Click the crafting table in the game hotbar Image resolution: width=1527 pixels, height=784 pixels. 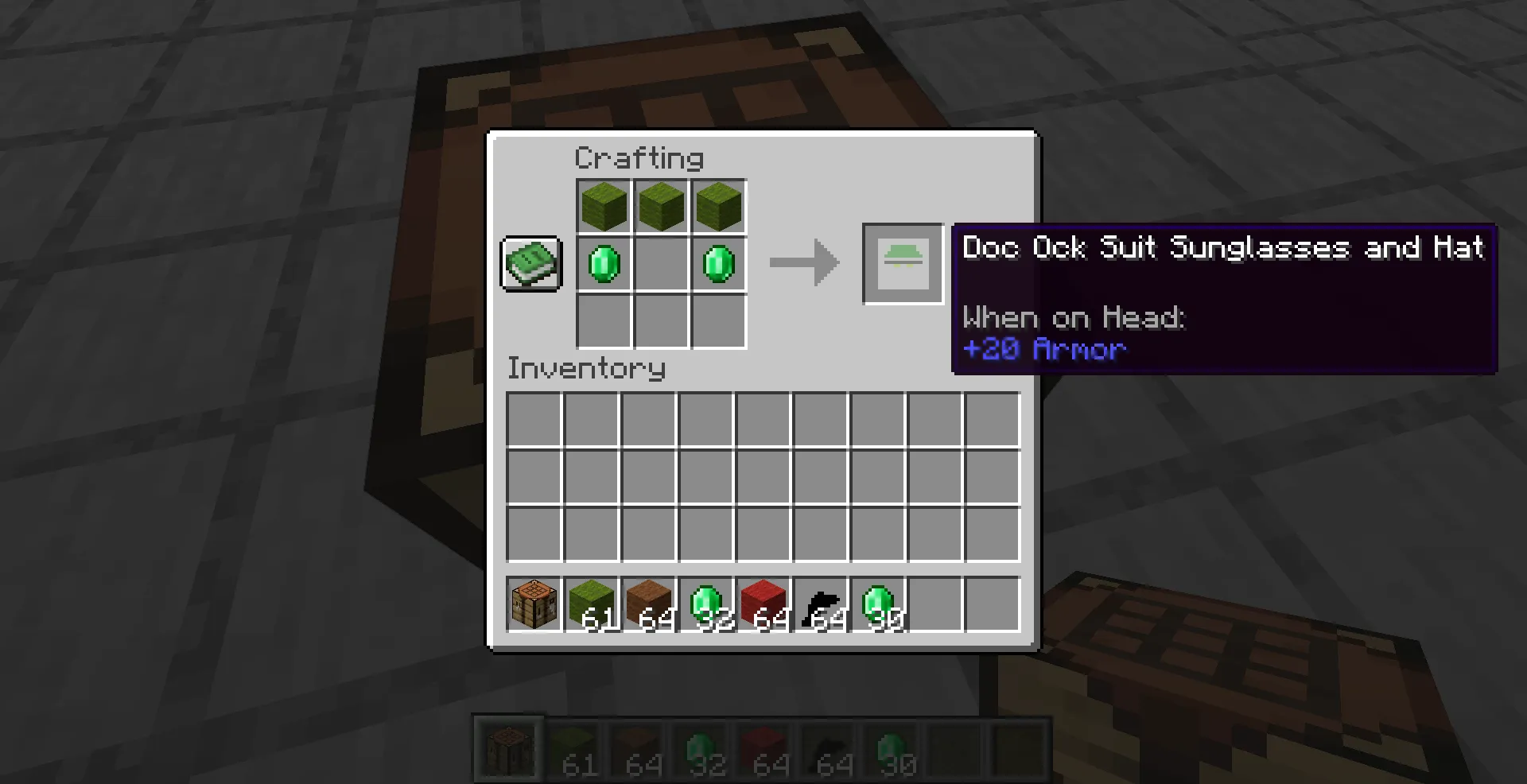[x=507, y=747]
